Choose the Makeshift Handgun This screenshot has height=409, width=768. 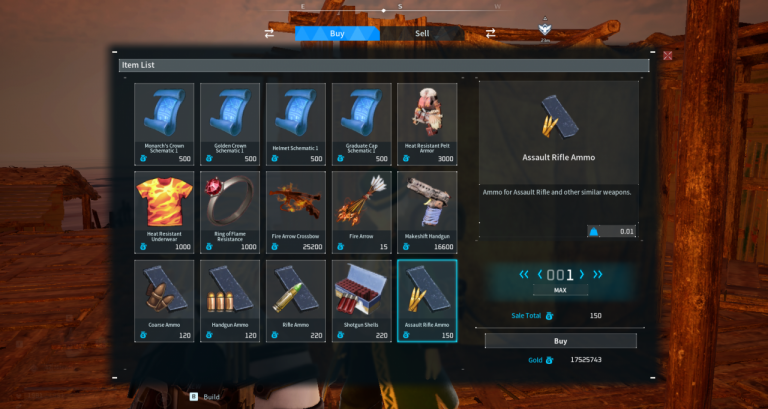[x=428, y=212]
